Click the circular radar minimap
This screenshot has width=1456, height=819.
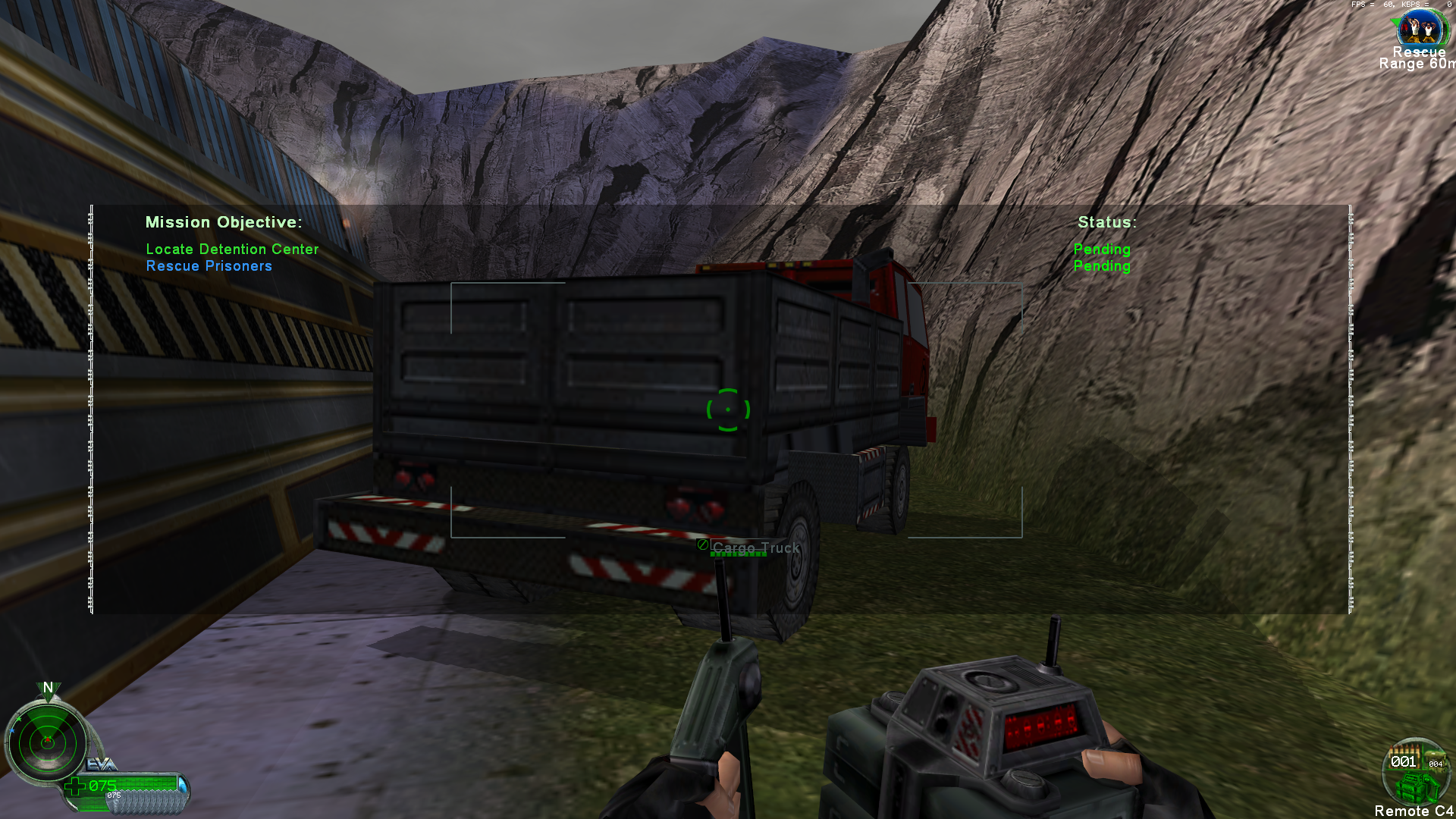point(47,743)
